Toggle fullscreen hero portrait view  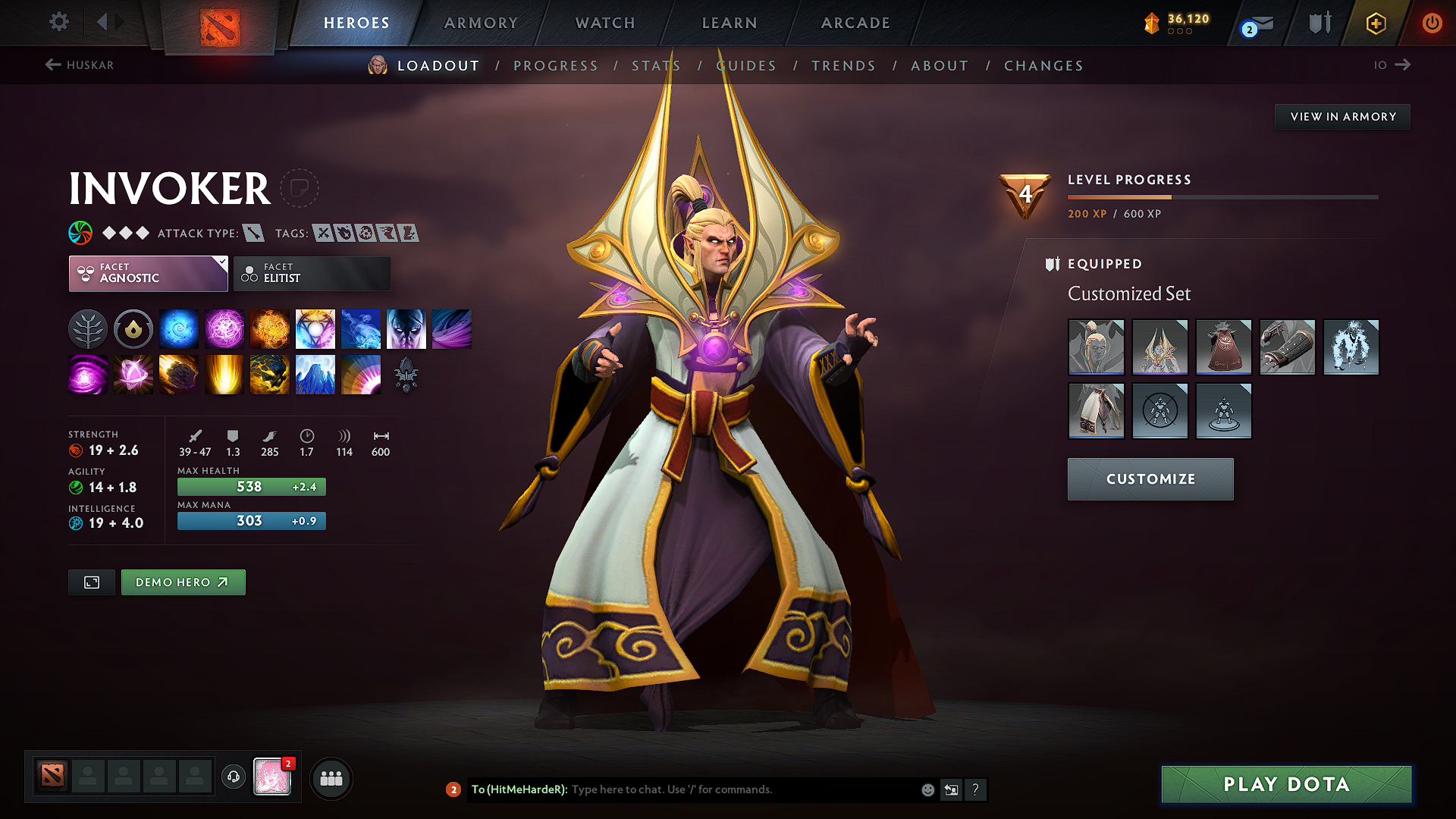91,582
